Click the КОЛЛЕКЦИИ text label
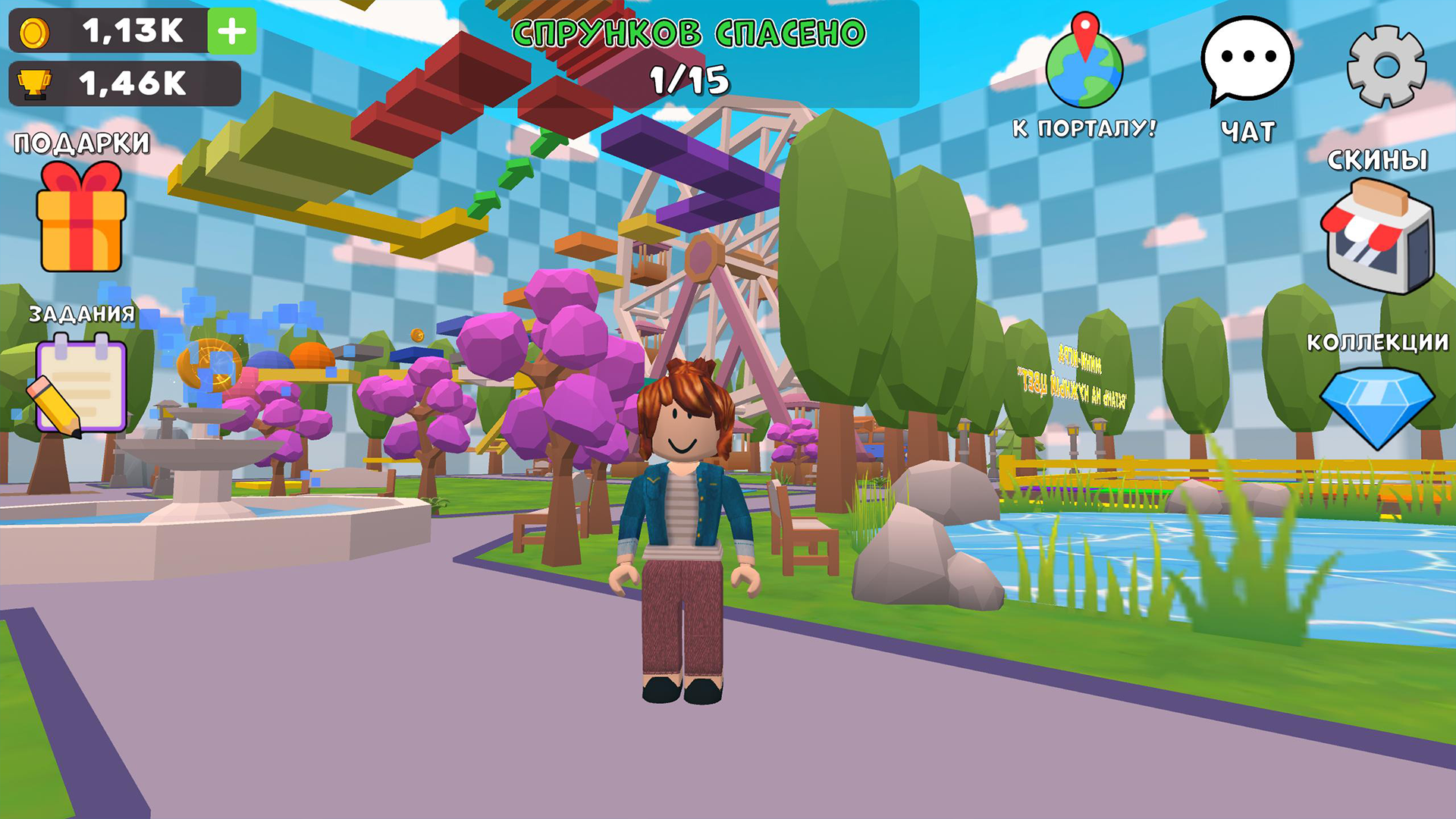 (x=1379, y=343)
